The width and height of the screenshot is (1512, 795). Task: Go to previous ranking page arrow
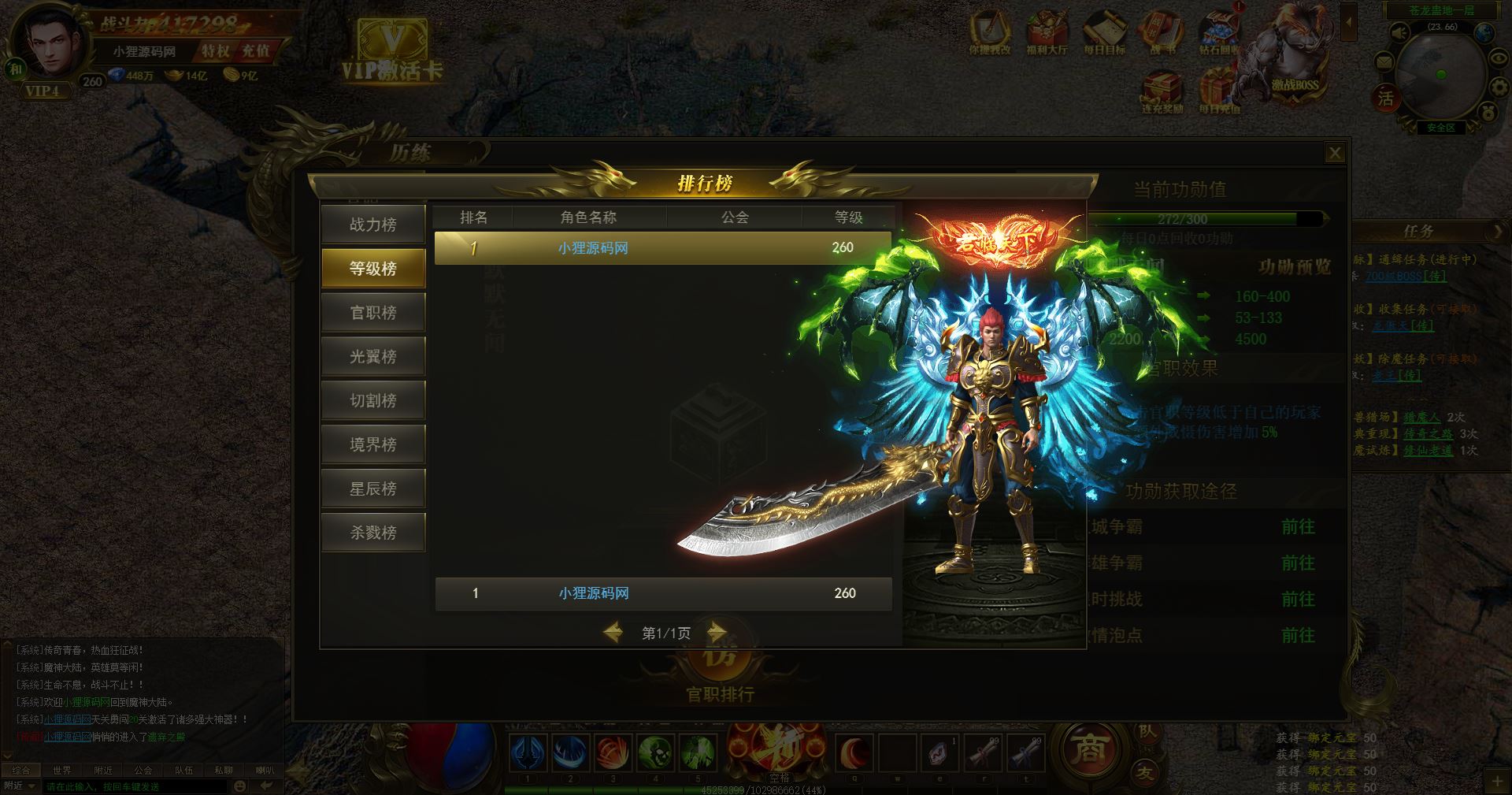pyautogui.click(x=613, y=633)
